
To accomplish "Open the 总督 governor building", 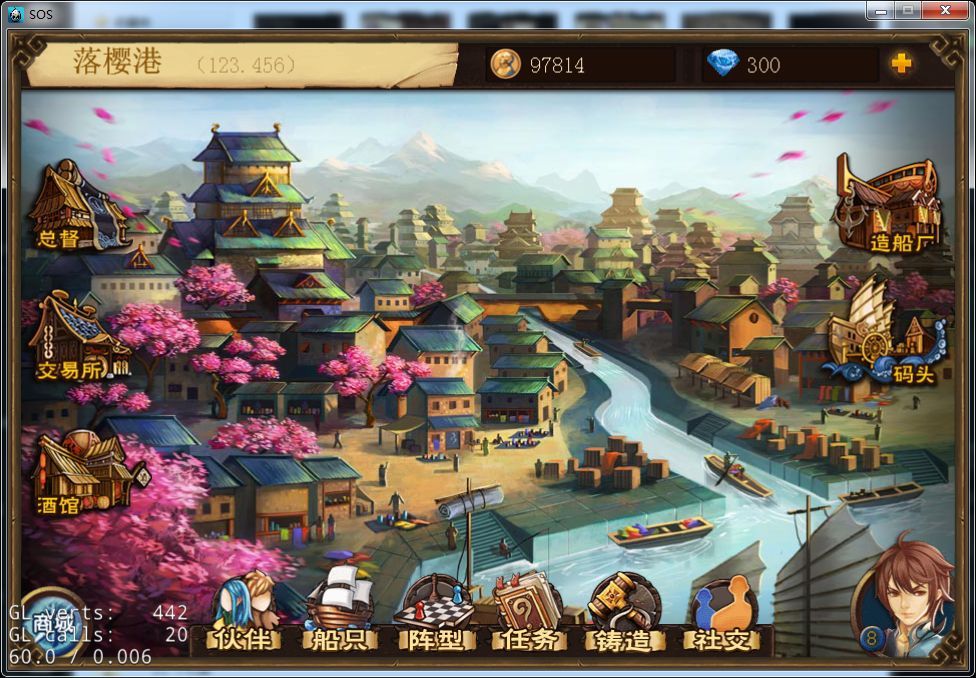I will tap(72, 208).
